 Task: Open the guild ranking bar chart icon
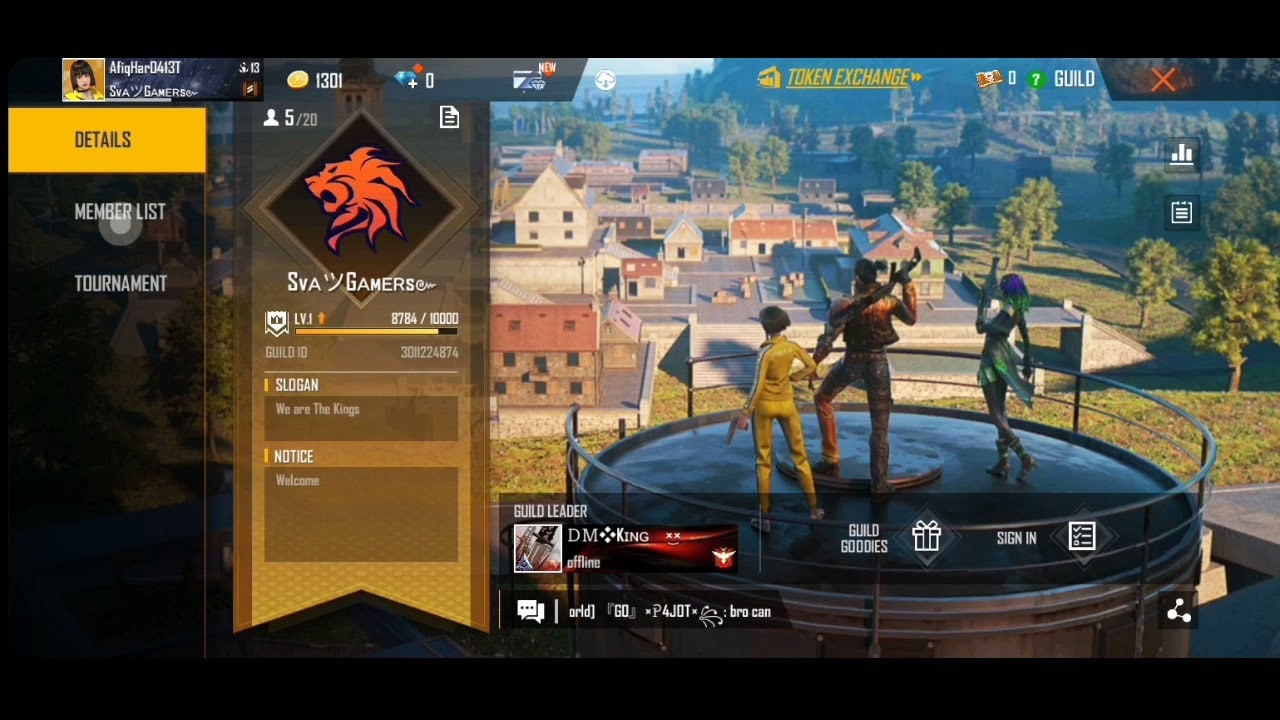click(x=1182, y=154)
